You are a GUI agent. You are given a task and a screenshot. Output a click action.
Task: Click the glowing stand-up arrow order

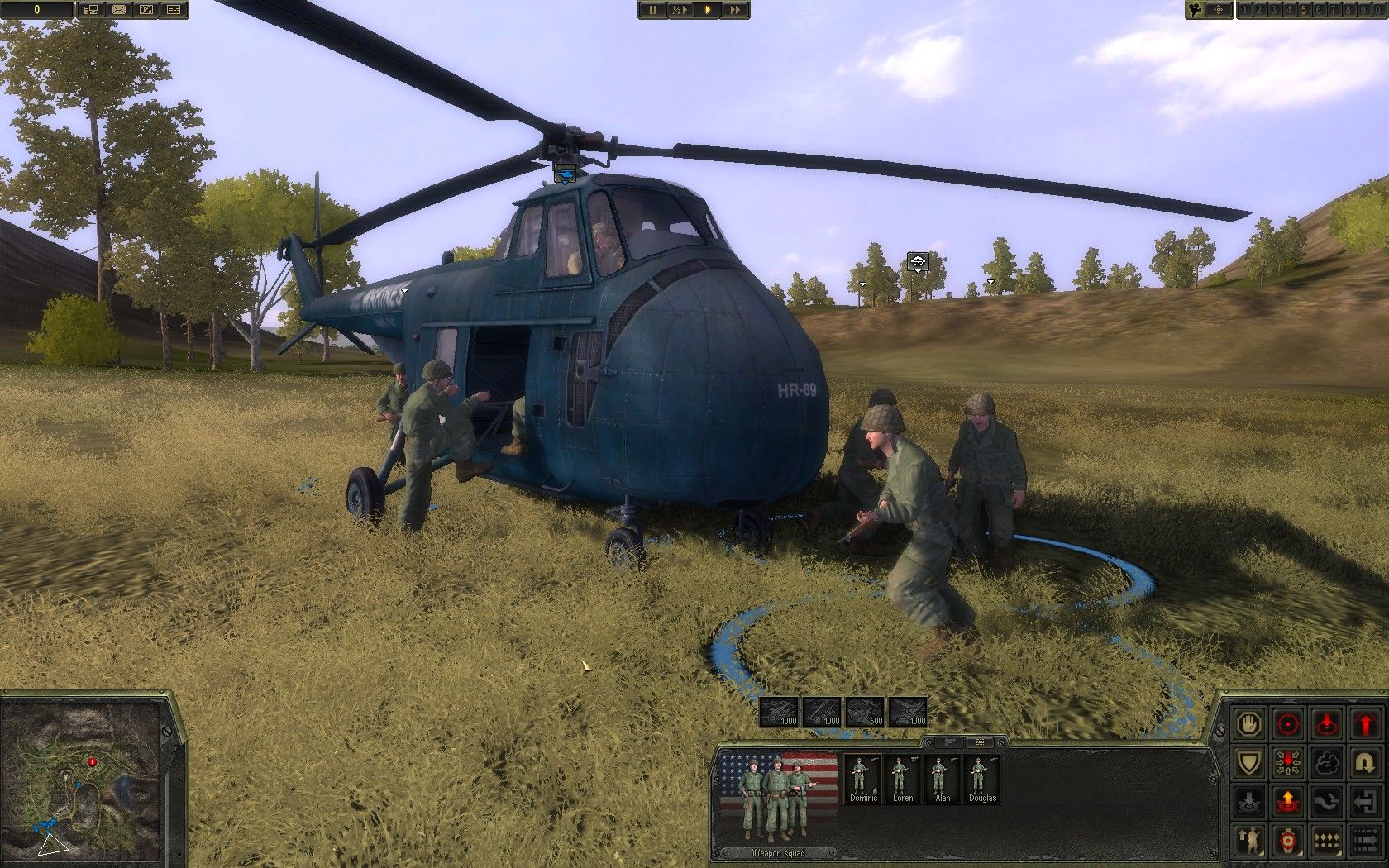pos(1288,800)
